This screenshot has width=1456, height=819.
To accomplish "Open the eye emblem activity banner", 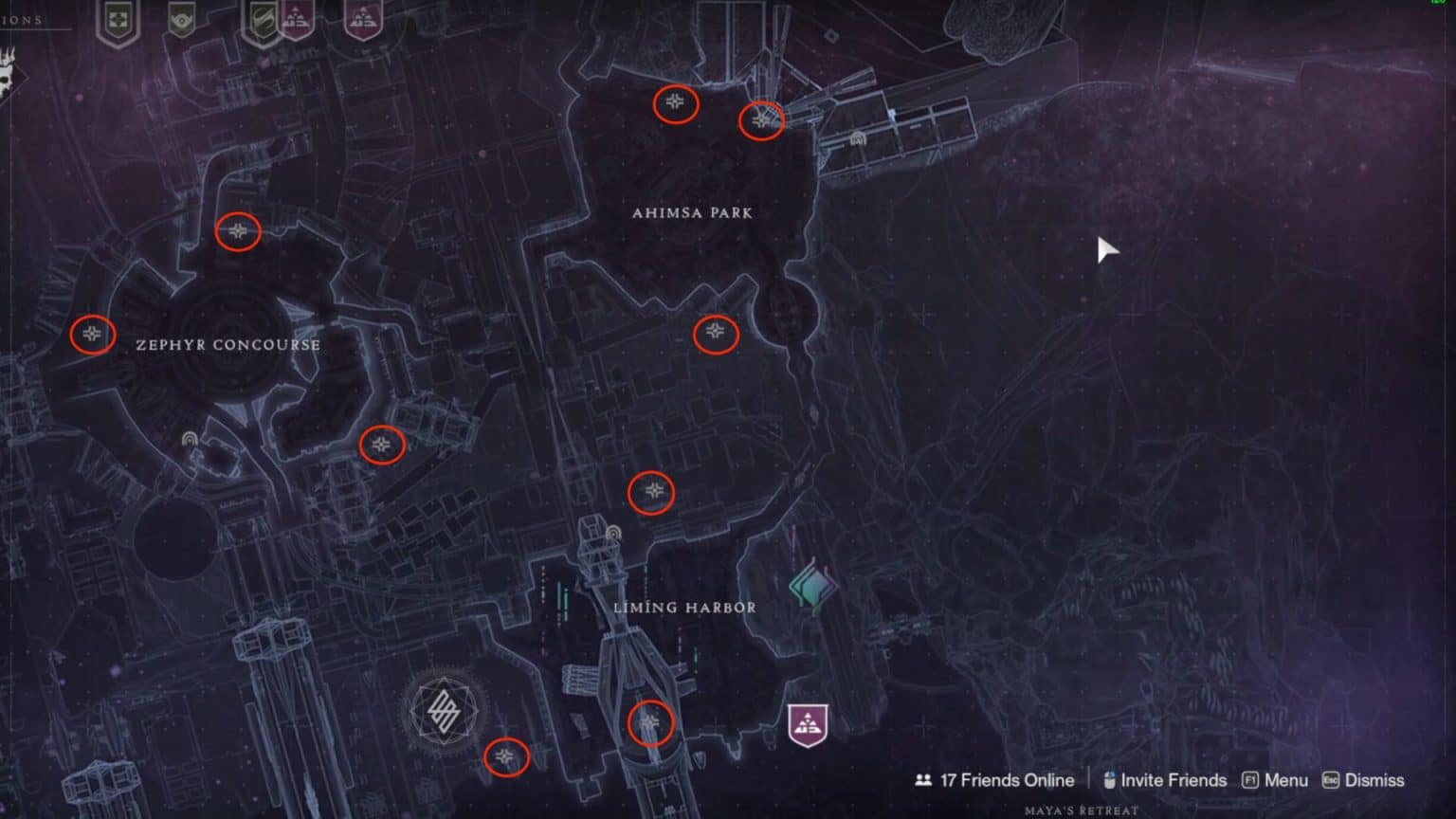I will click(x=180, y=21).
